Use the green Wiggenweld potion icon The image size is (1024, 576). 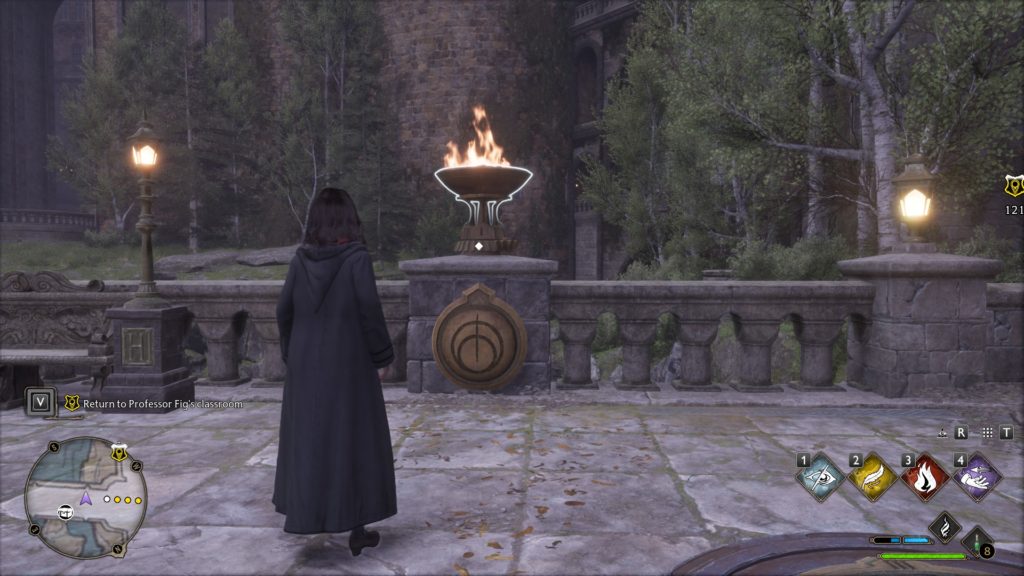tap(973, 541)
